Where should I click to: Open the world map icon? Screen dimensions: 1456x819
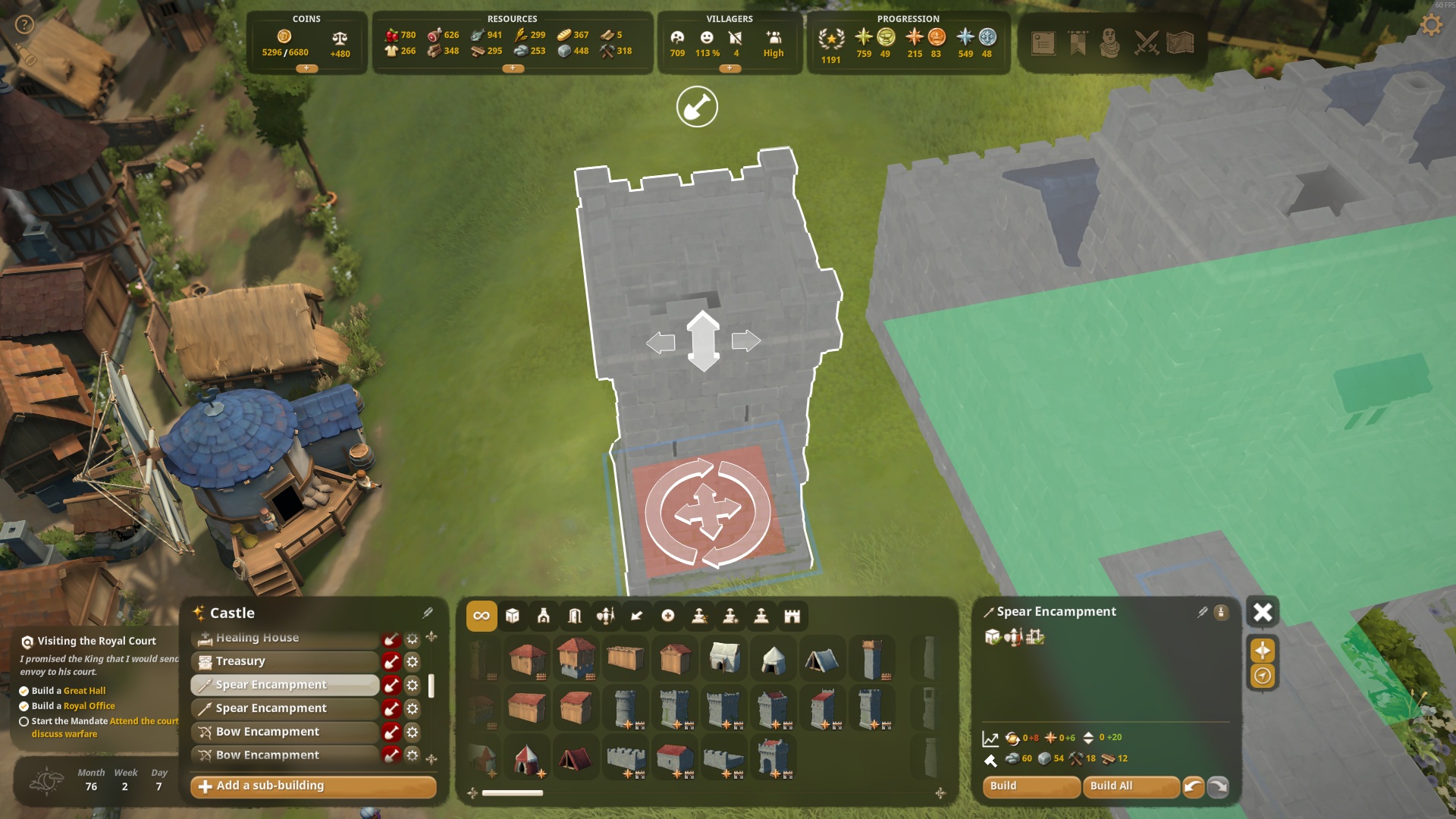1181,43
